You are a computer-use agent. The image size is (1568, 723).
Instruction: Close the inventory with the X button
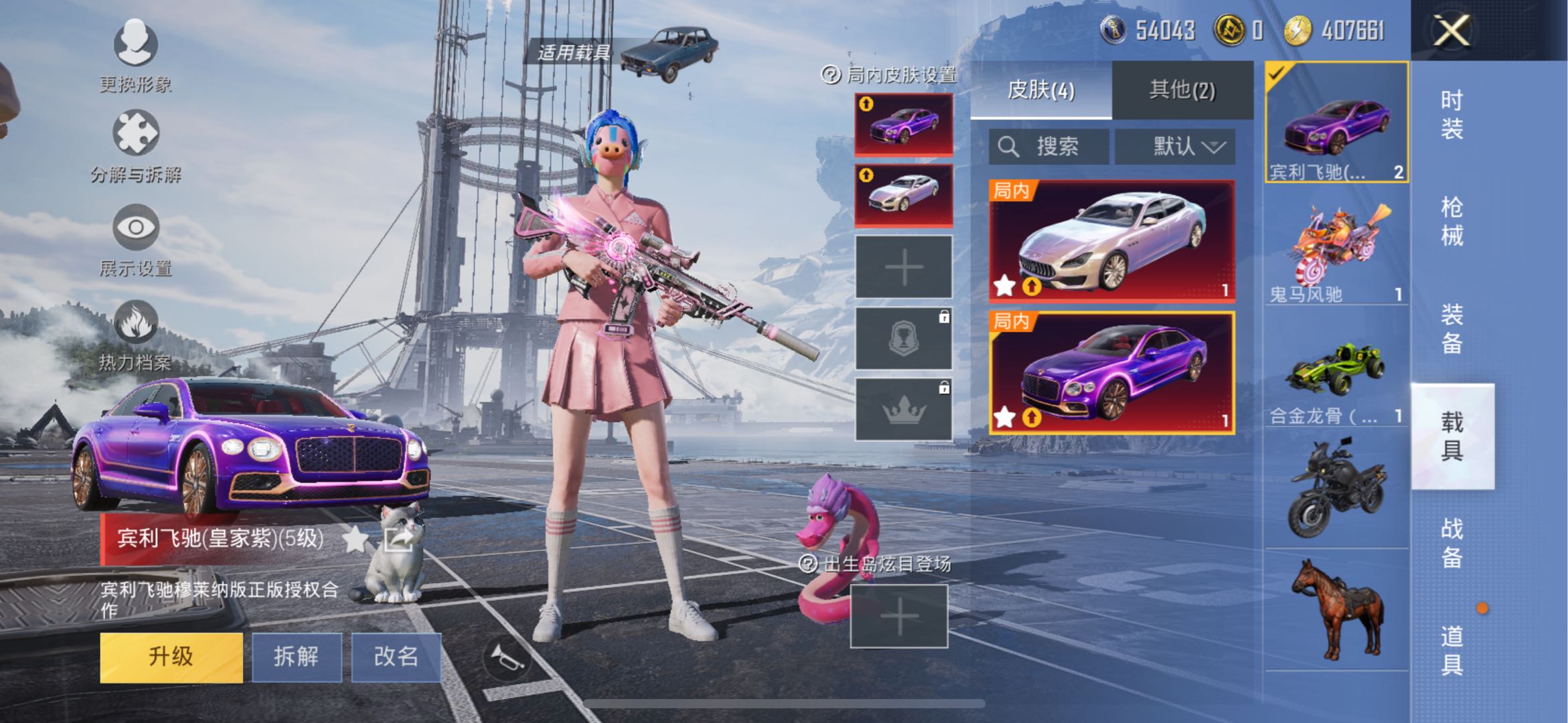pyautogui.click(x=1451, y=31)
